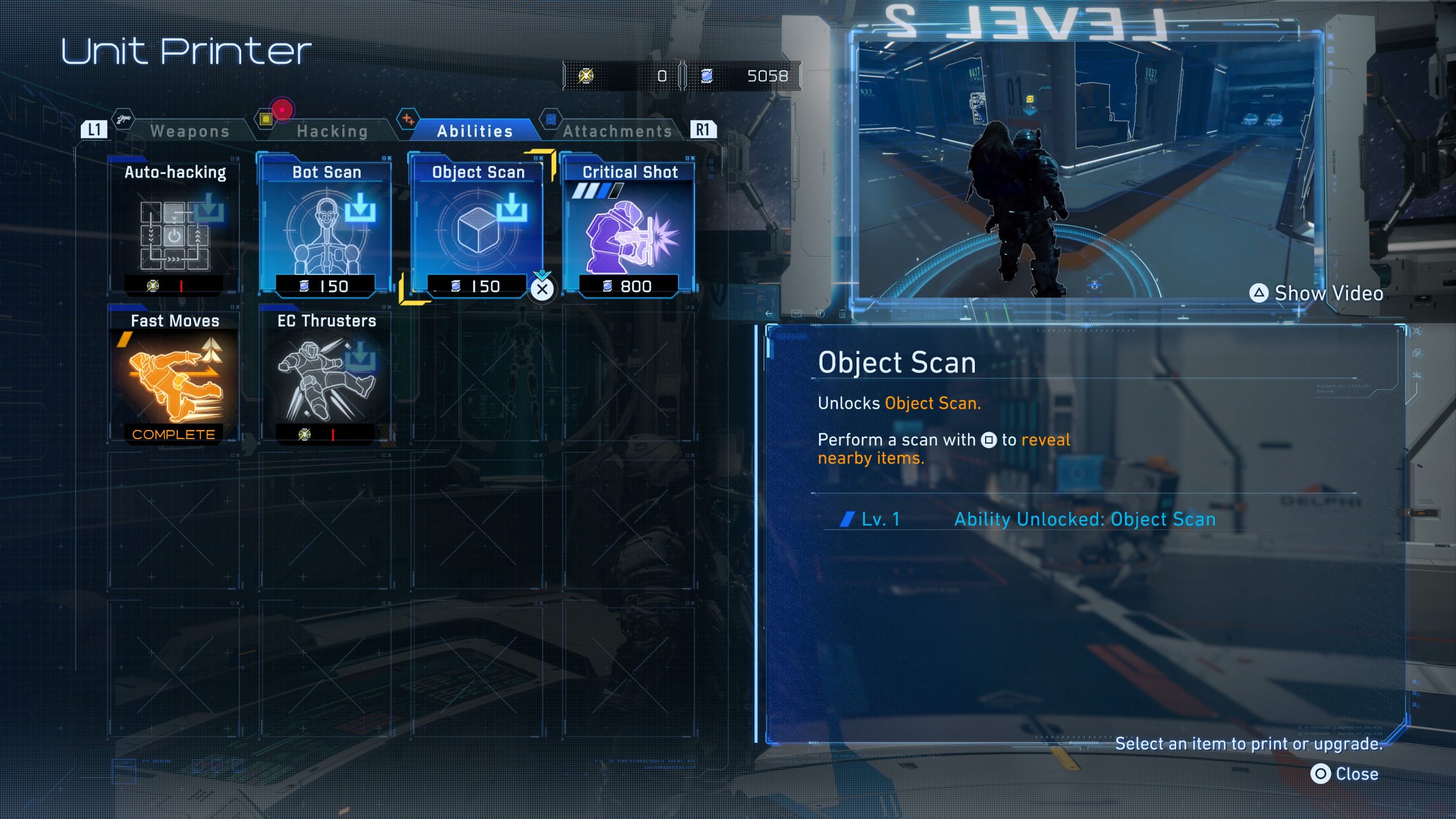Go to the Attachments tab

[617, 131]
